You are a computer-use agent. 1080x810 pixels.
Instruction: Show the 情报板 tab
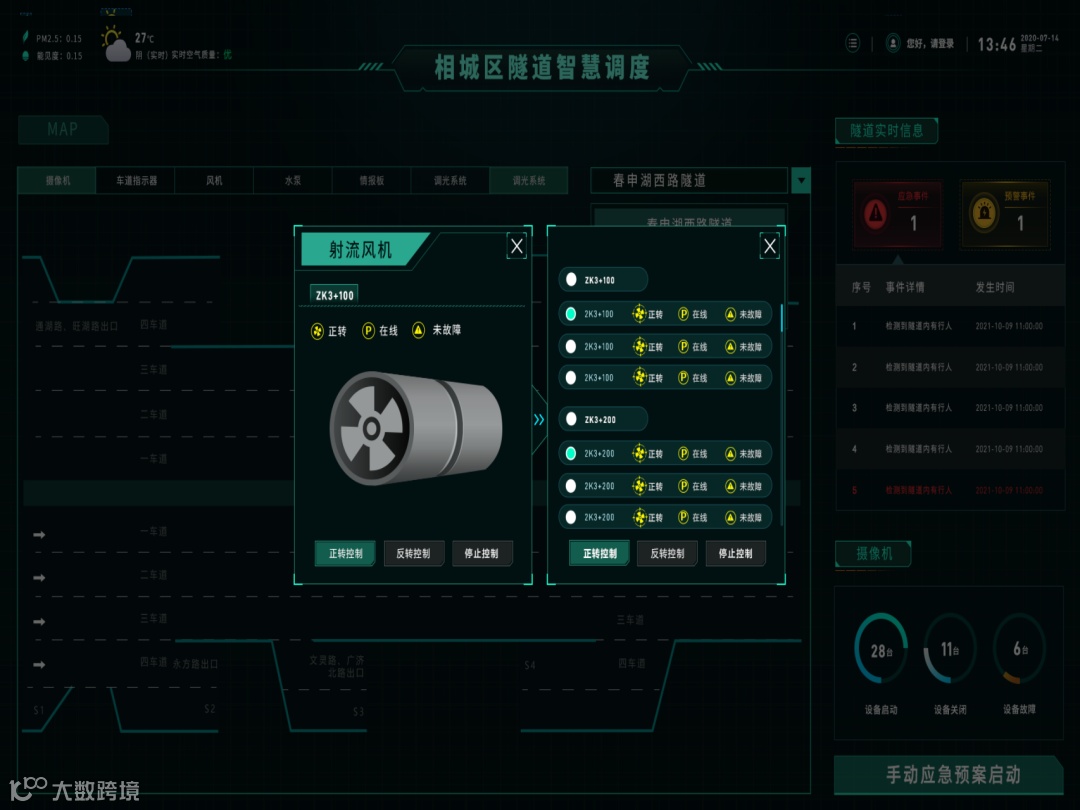pos(372,181)
